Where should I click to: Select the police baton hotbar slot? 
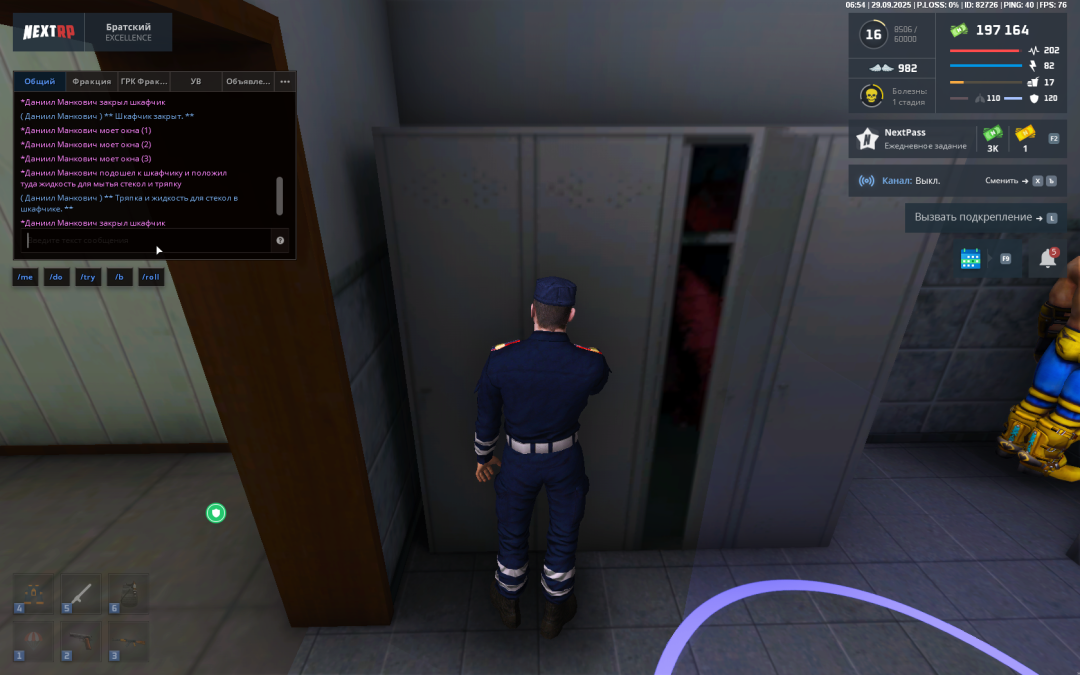[81, 593]
